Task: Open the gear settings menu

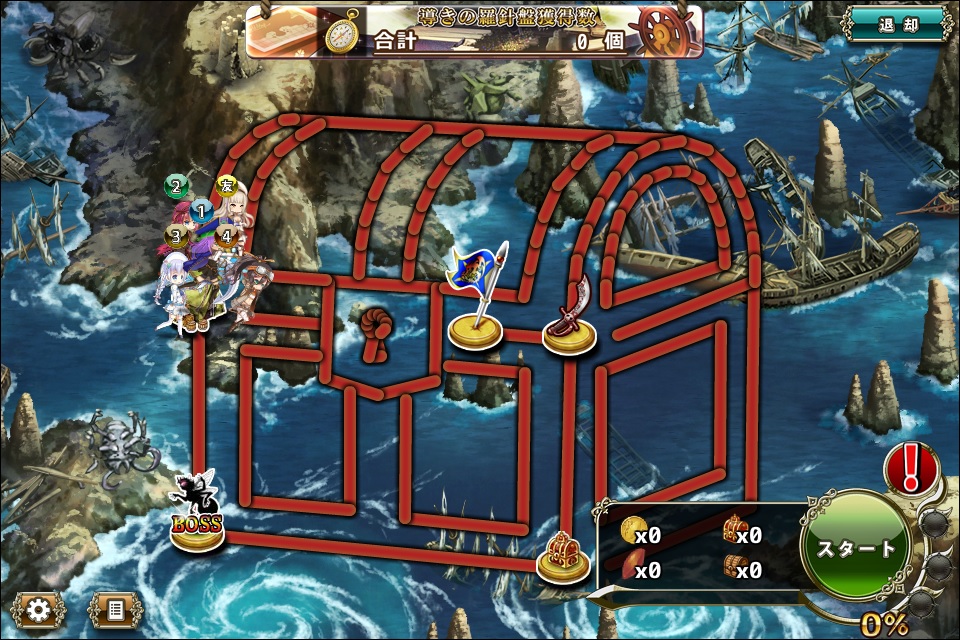Action: [x=38, y=609]
